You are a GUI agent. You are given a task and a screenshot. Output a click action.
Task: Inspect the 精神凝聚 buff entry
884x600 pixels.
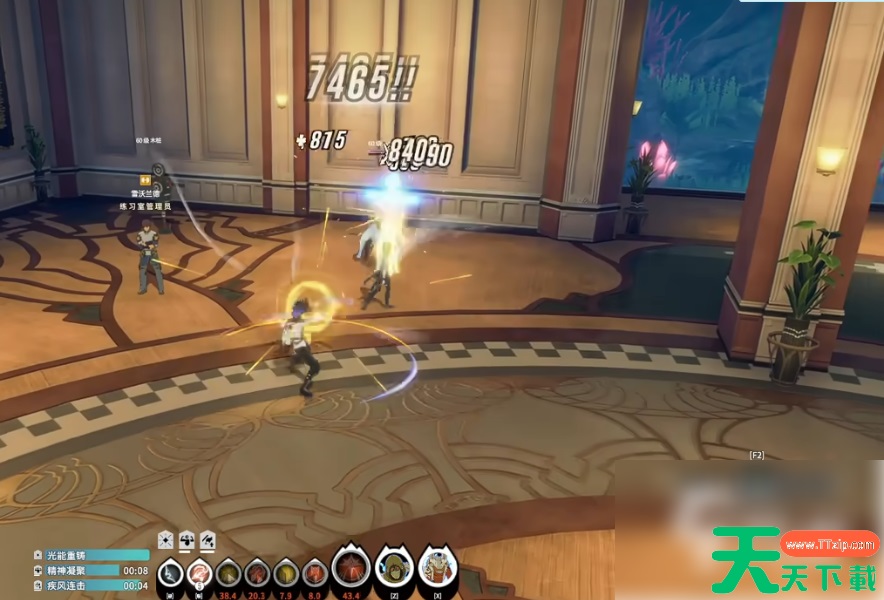(76, 570)
